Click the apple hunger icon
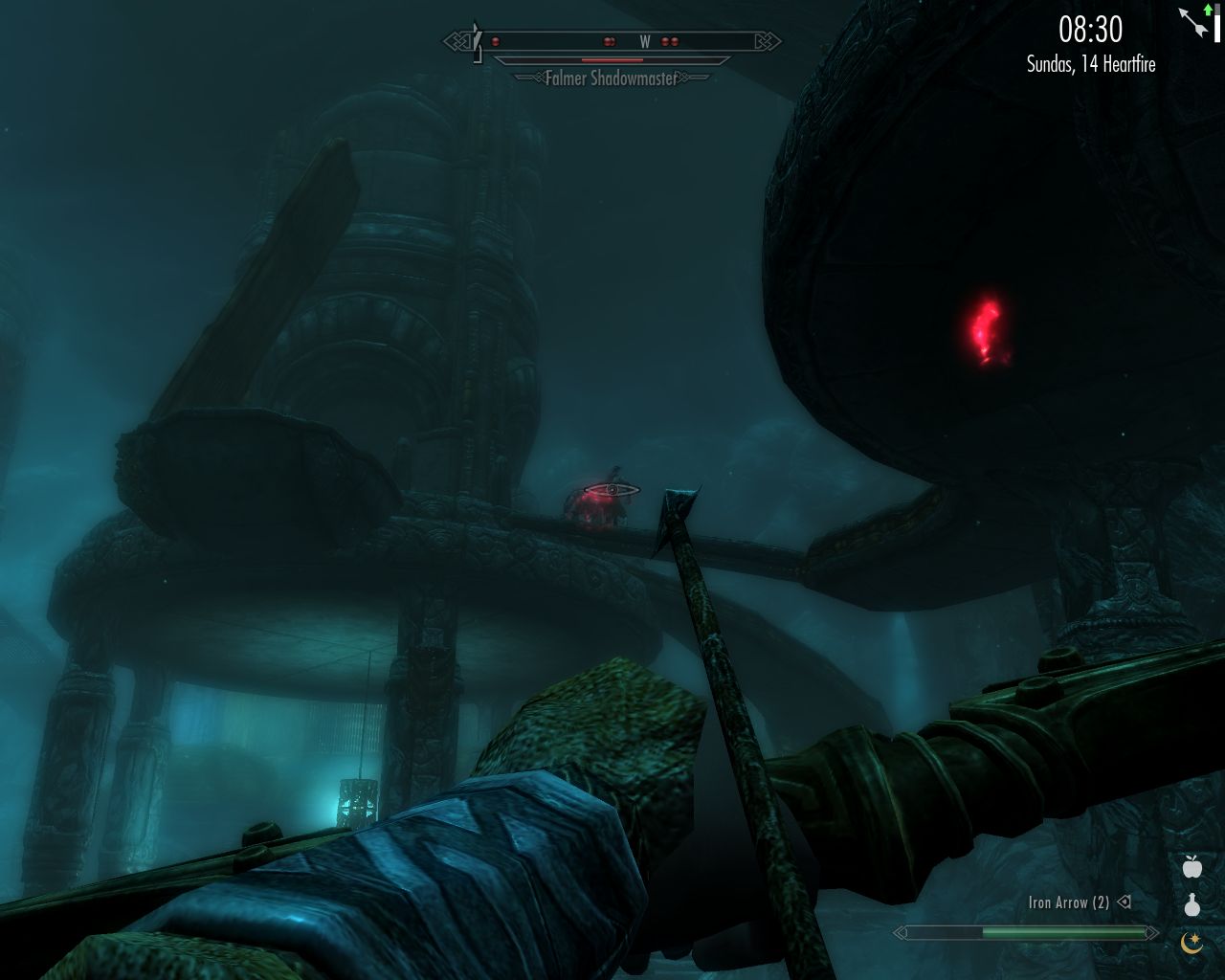Image resolution: width=1225 pixels, height=980 pixels. click(x=1191, y=867)
